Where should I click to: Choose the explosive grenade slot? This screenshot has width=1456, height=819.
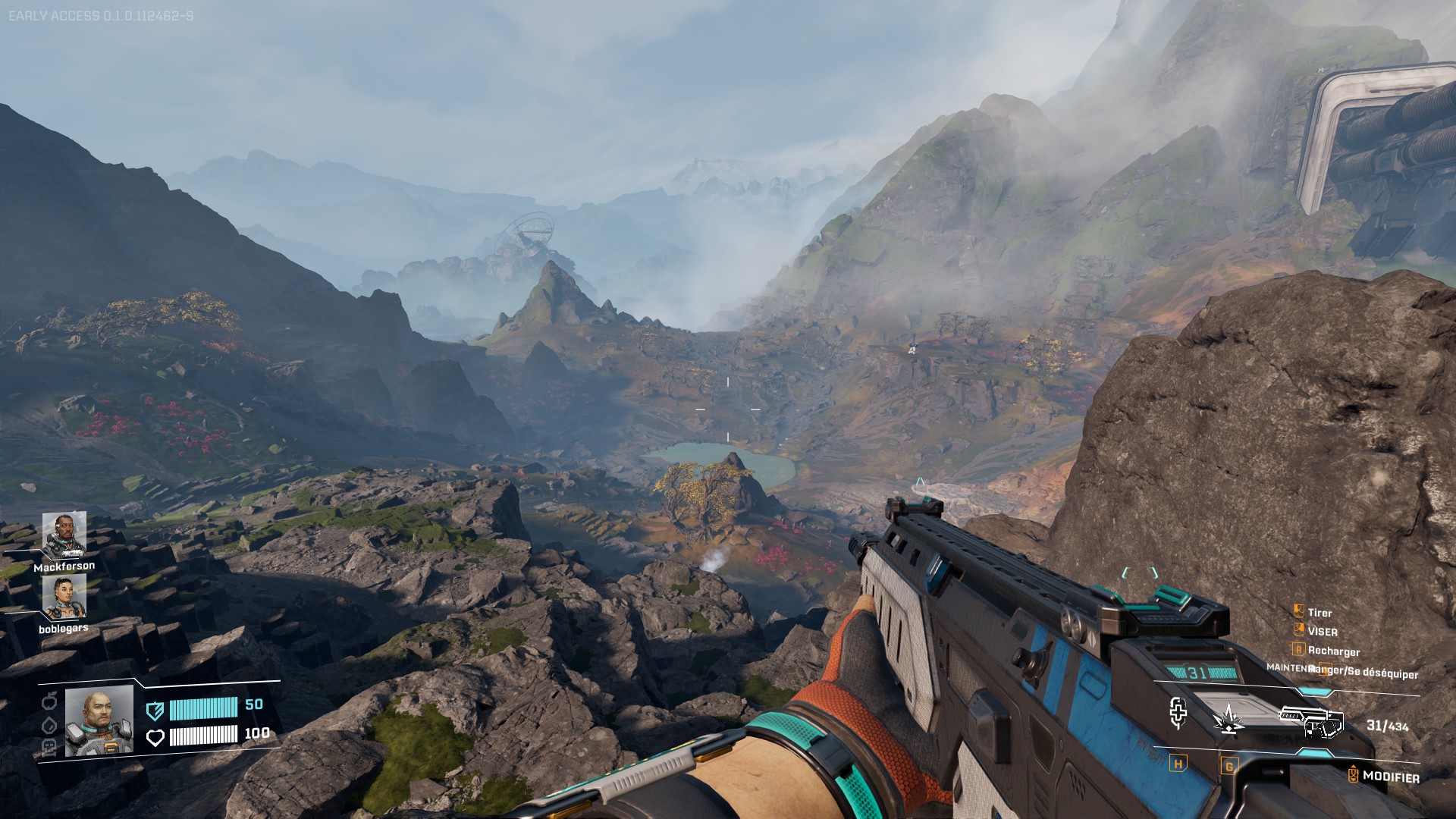(x=1228, y=719)
